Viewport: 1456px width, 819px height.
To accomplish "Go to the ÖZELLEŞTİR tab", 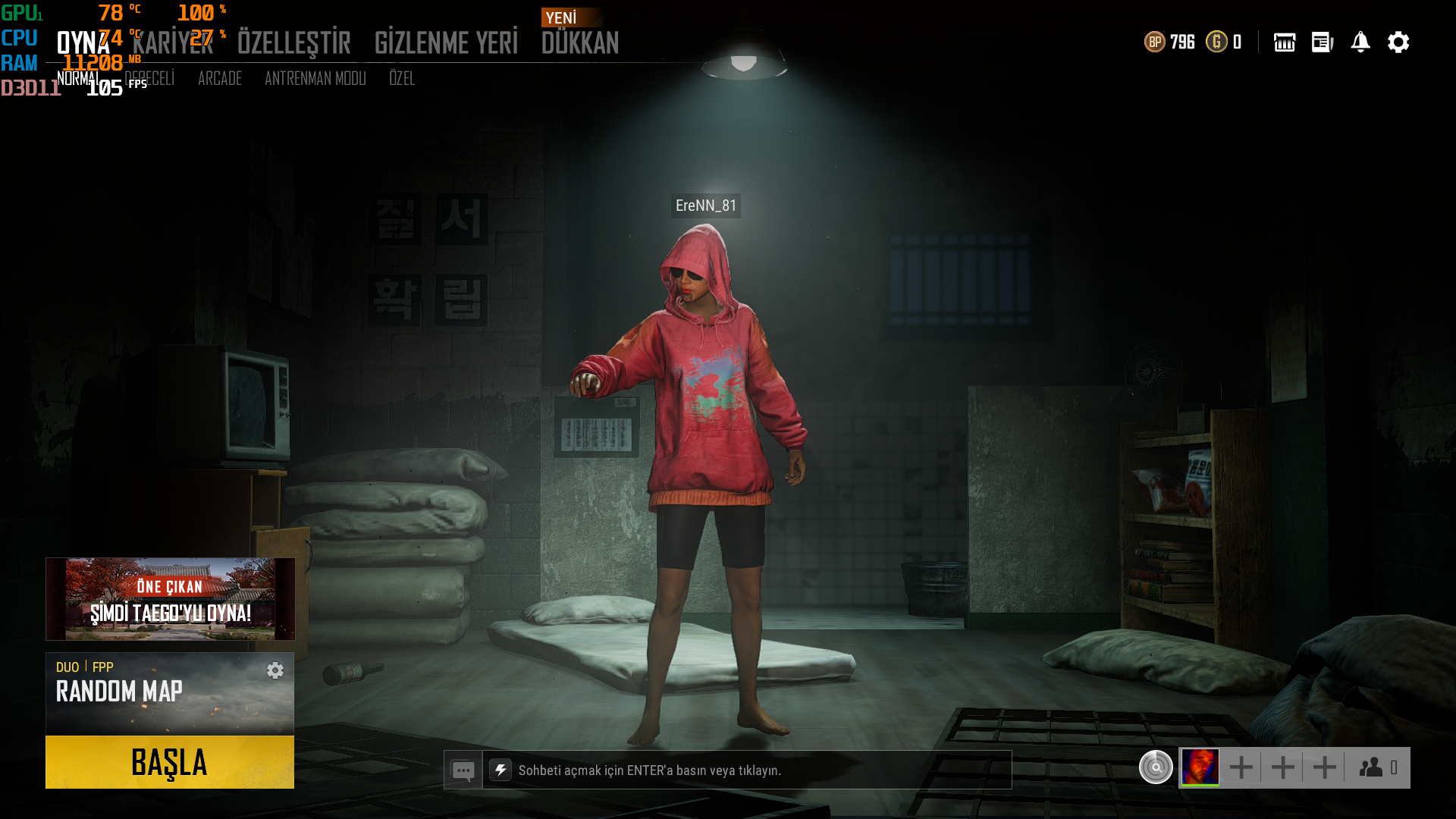I will pos(293,43).
